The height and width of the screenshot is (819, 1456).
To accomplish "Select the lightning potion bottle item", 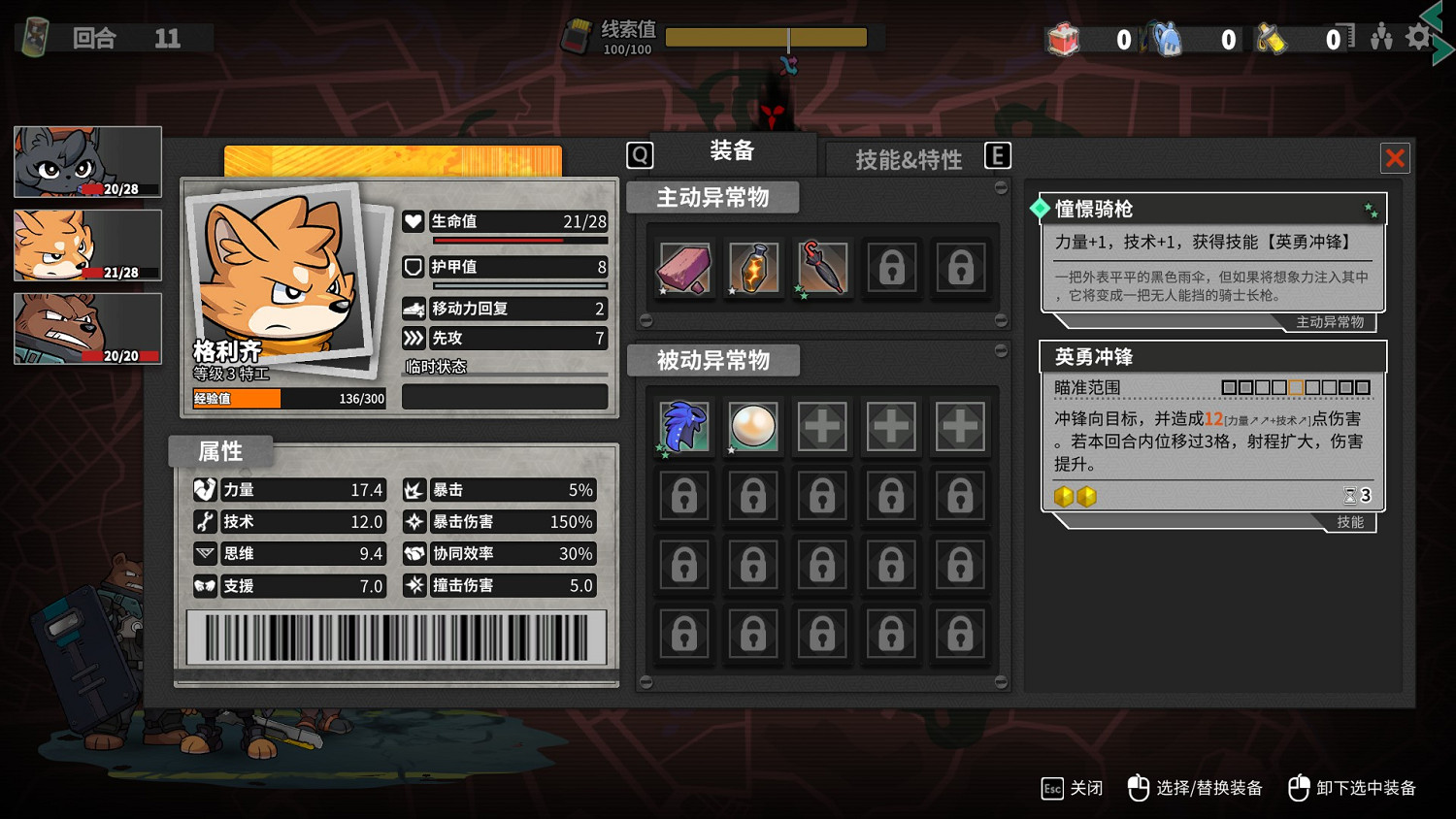I will click(x=753, y=269).
